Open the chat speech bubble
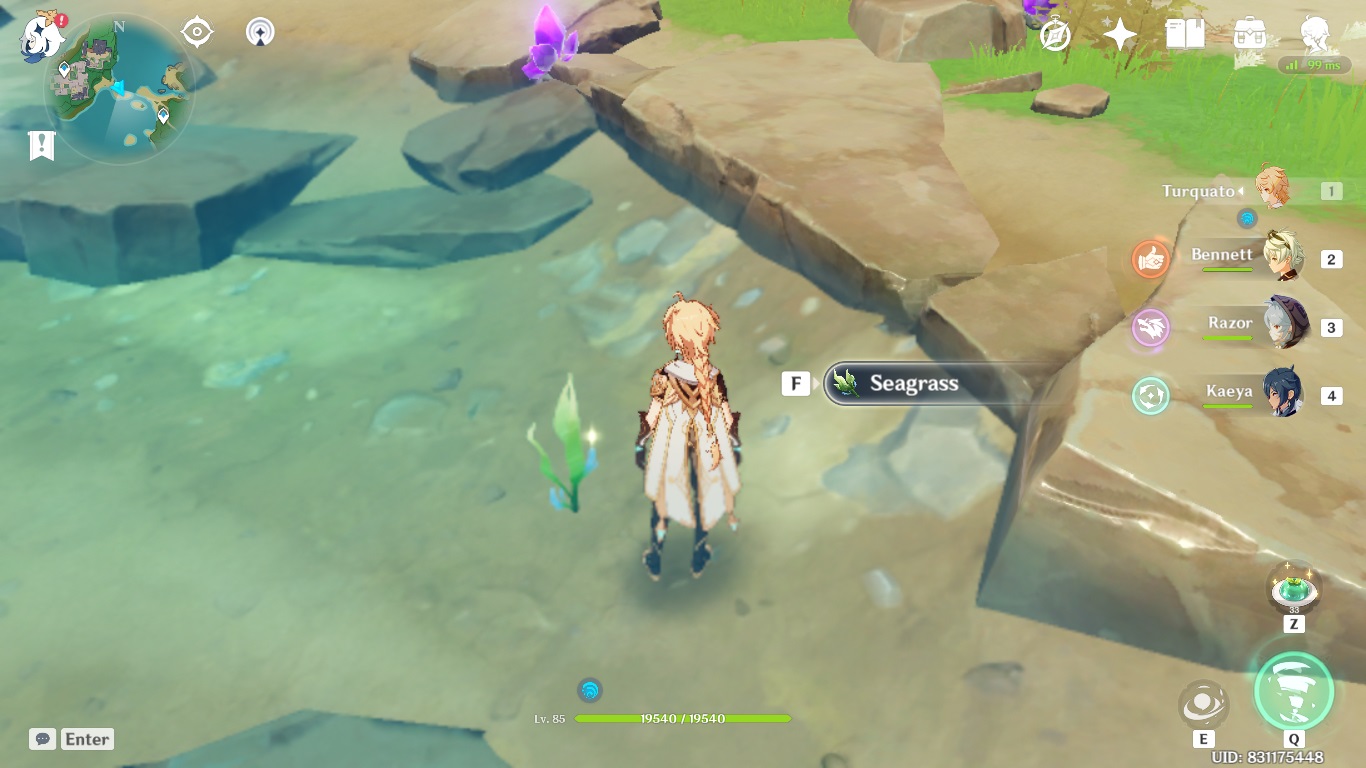This screenshot has height=768, width=1366. (x=42, y=739)
